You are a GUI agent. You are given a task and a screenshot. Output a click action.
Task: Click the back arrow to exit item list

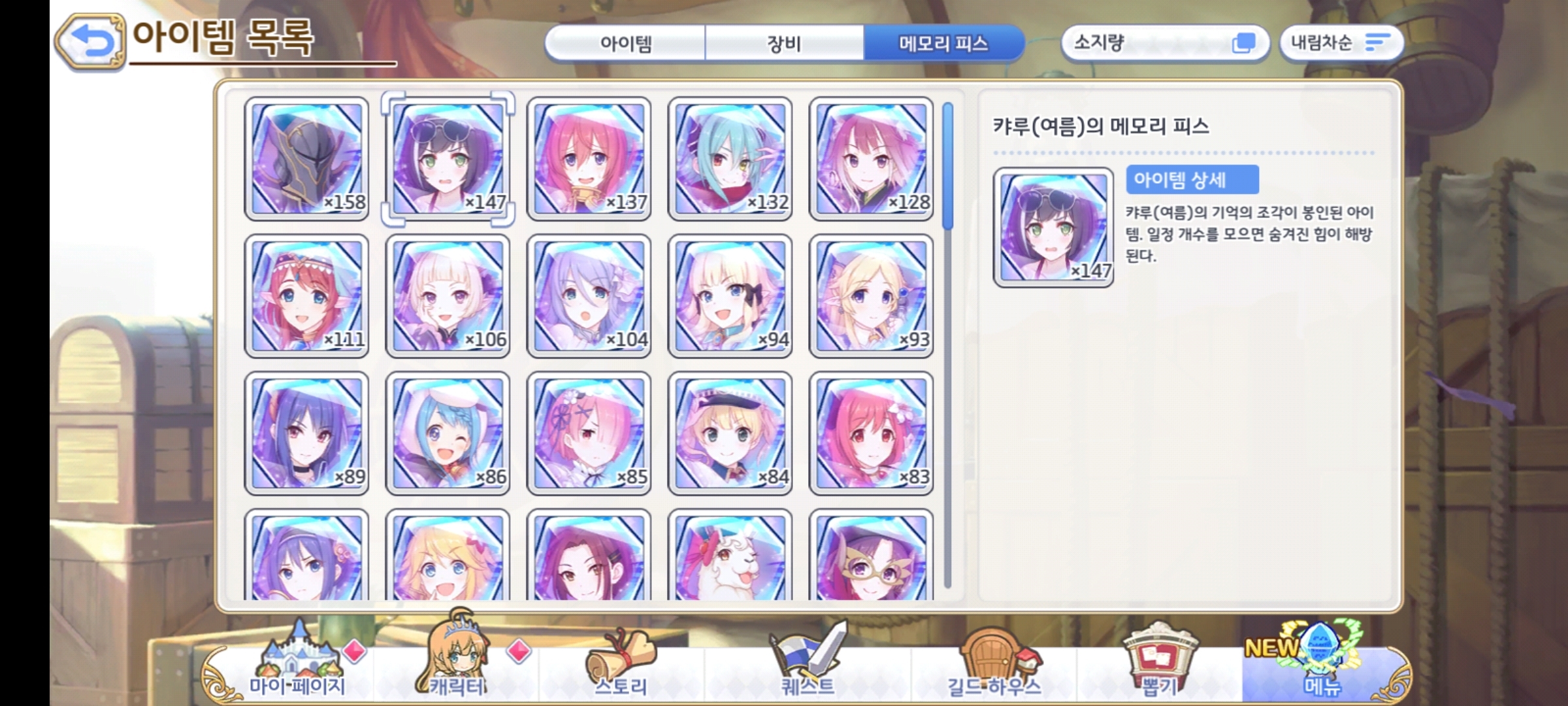(x=91, y=42)
